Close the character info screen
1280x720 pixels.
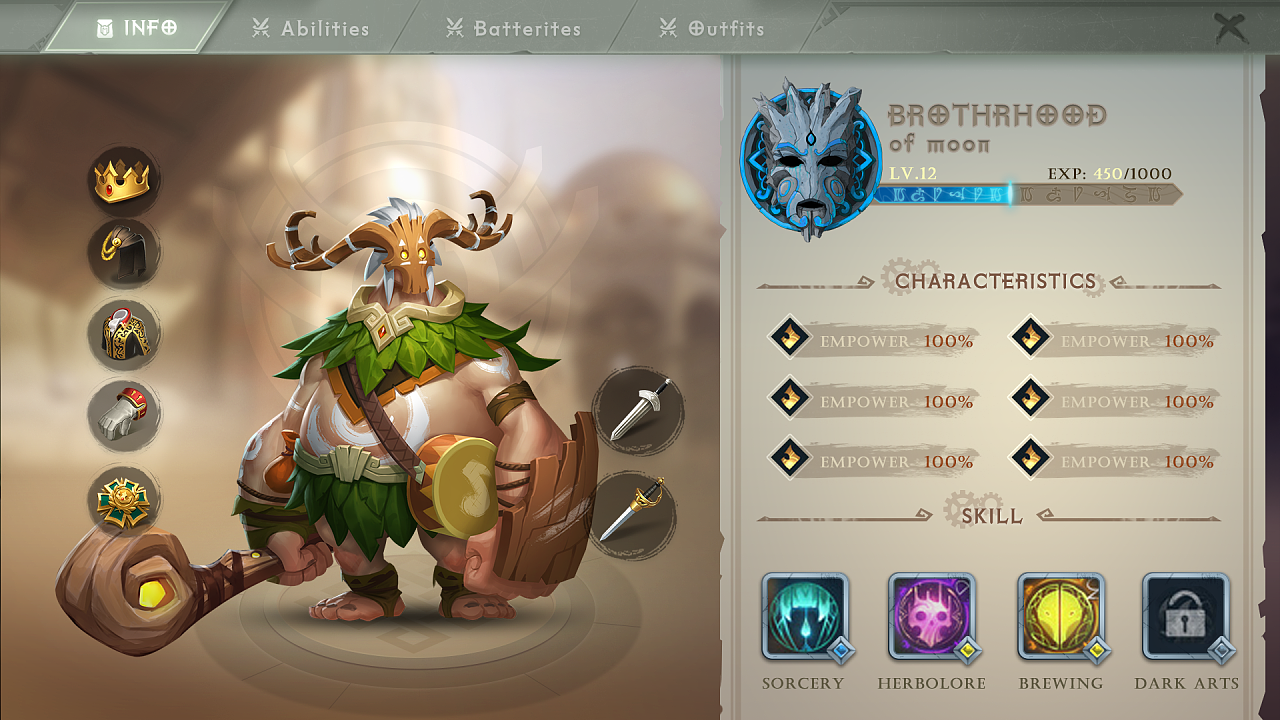(x=1231, y=28)
